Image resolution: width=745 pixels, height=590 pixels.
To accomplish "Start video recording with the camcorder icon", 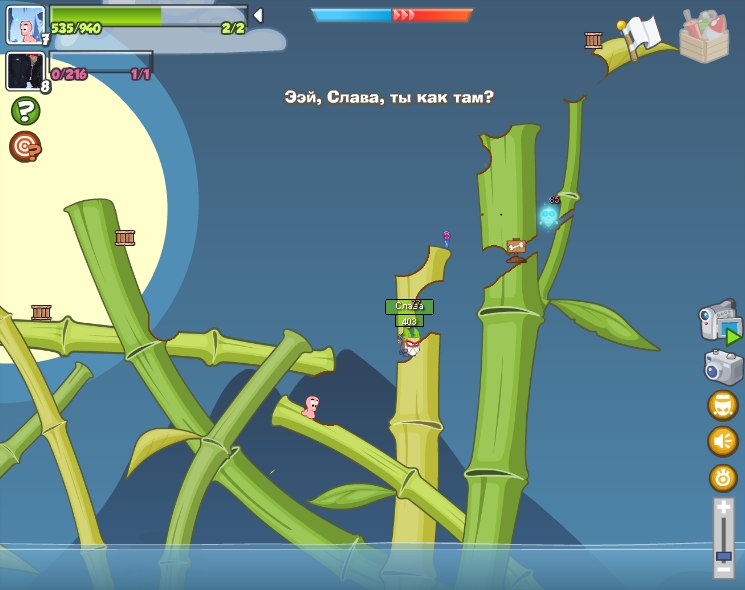I will point(721,322).
